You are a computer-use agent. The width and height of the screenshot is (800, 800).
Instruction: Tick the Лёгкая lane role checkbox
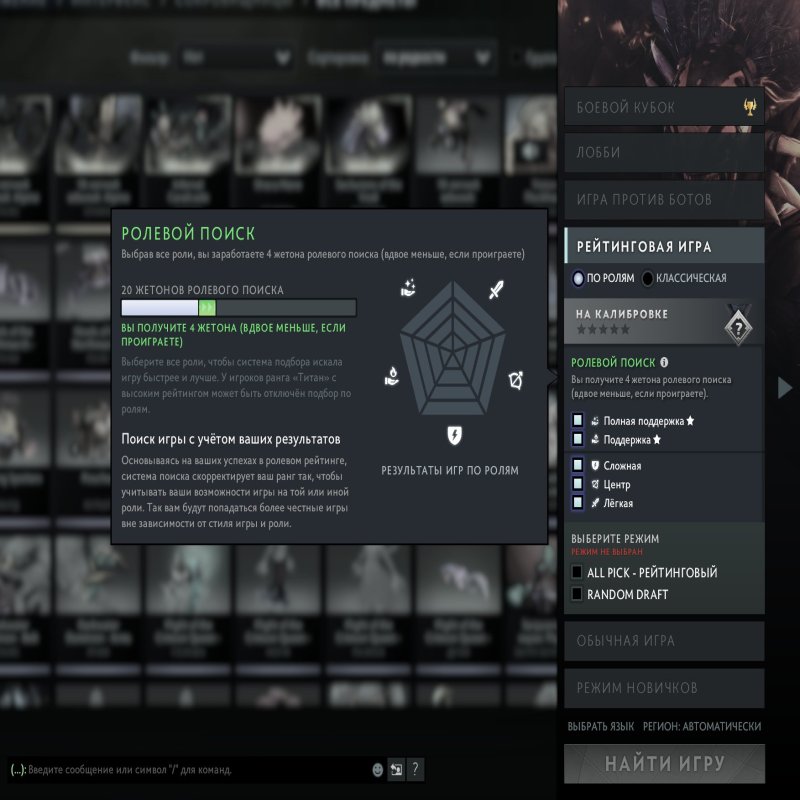[x=578, y=503]
